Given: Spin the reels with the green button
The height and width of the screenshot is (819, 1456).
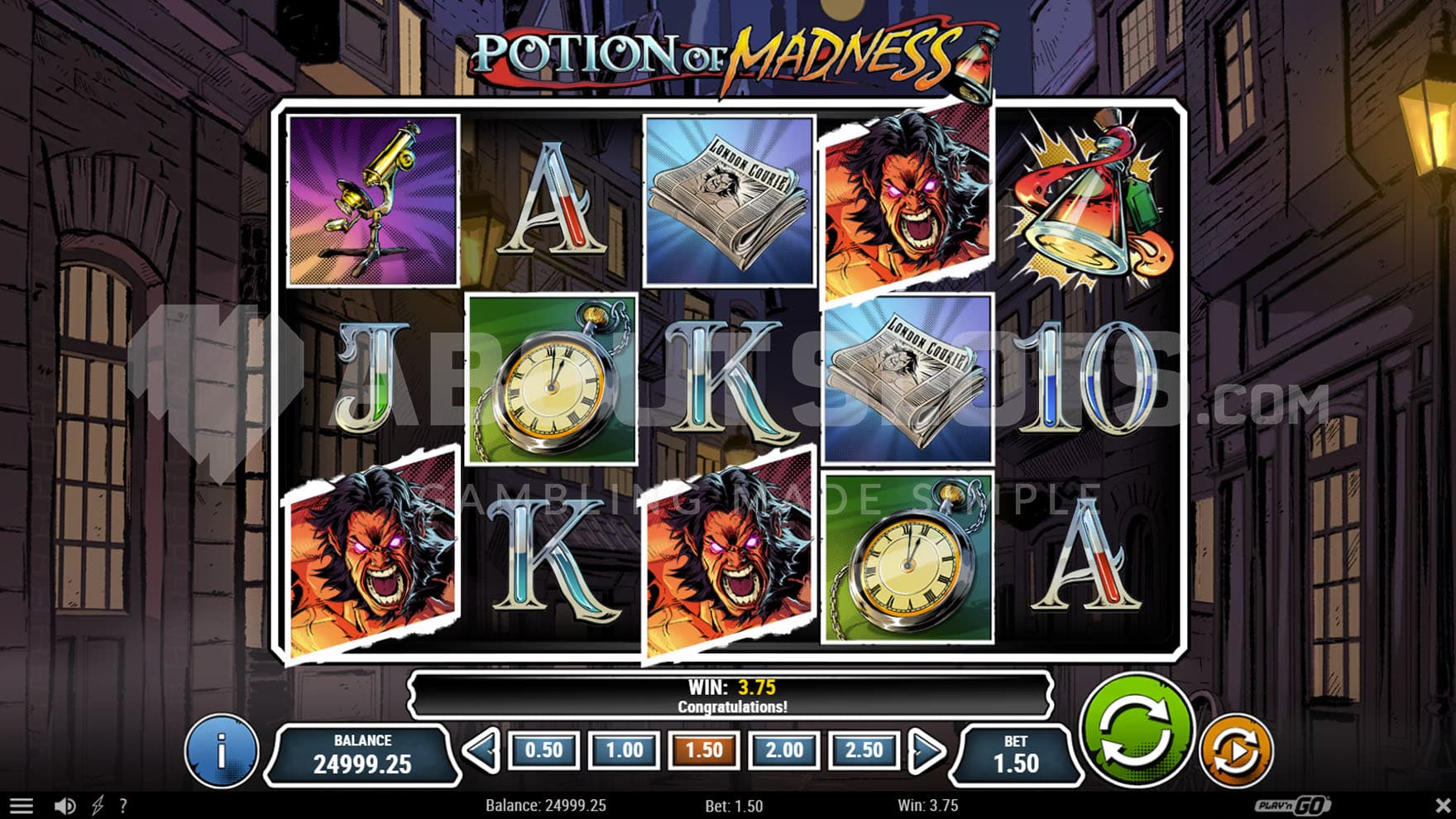Looking at the screenshot, I should click(1137, 730).
